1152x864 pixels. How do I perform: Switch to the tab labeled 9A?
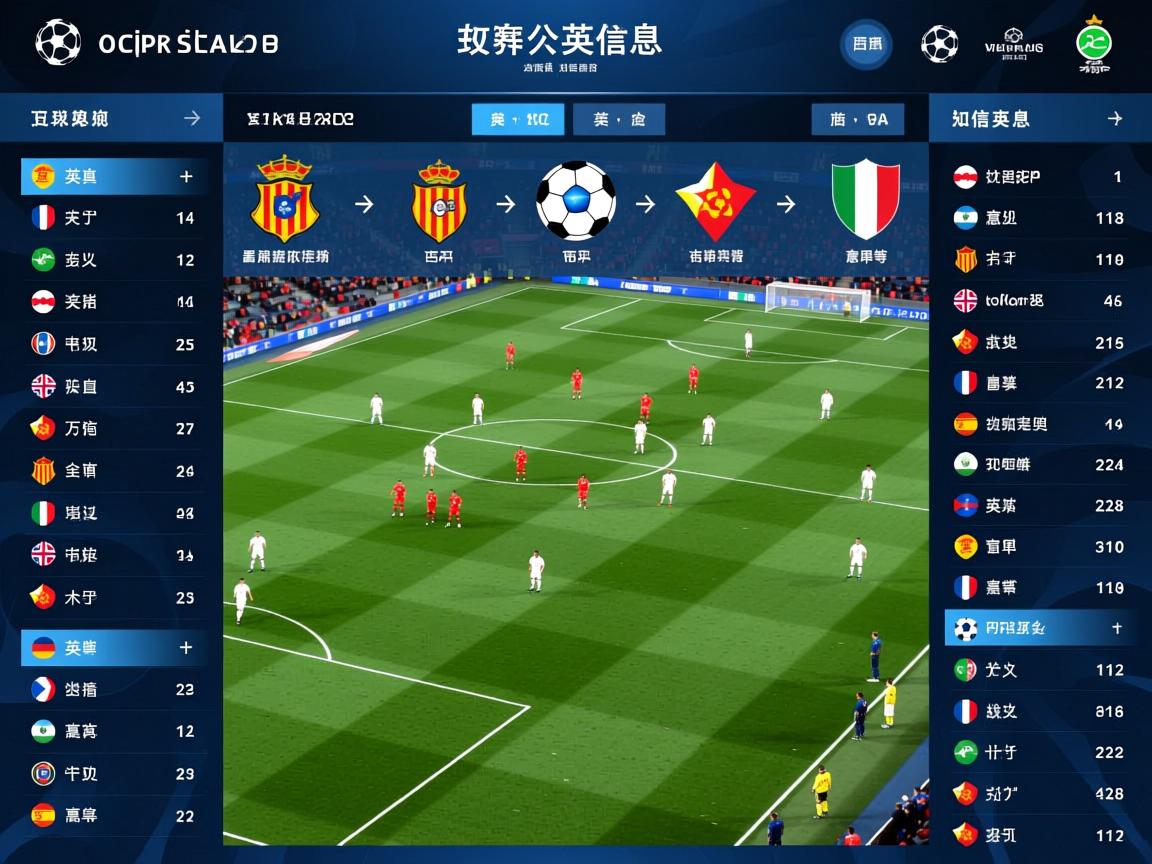(858, 119)
